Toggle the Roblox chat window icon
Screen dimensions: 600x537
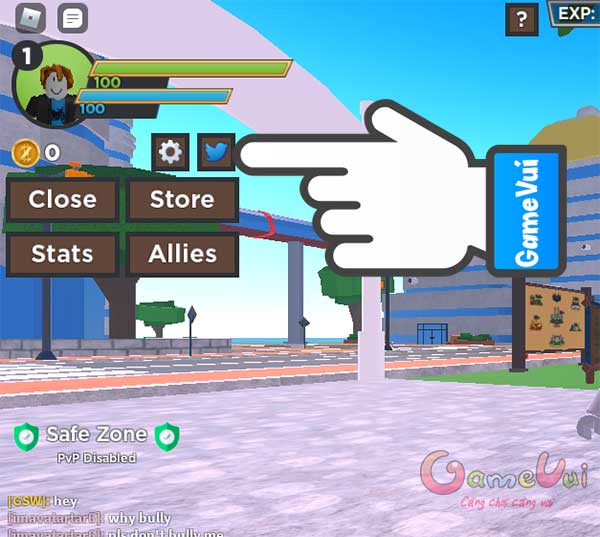coord(73,18)
